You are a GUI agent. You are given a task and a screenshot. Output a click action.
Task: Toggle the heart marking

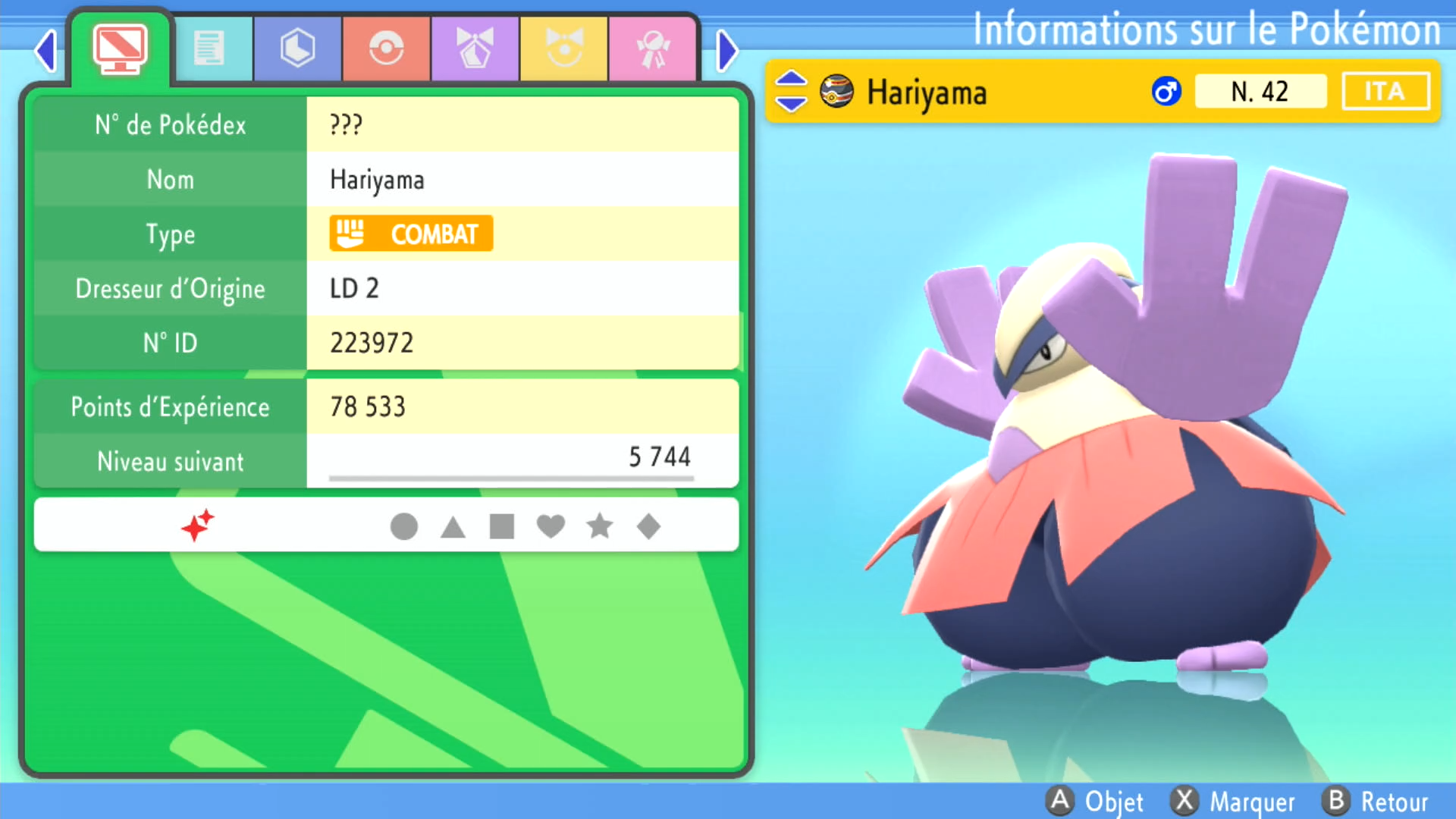pyautogui.click(x=551, y=526)
